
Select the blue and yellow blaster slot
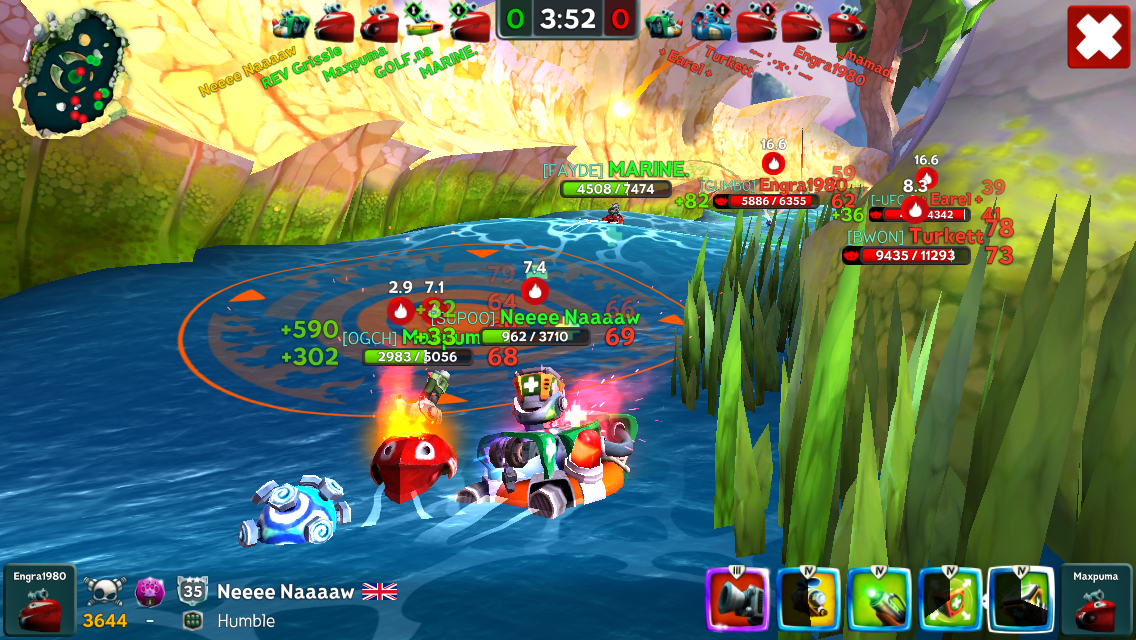pos(808,600)
